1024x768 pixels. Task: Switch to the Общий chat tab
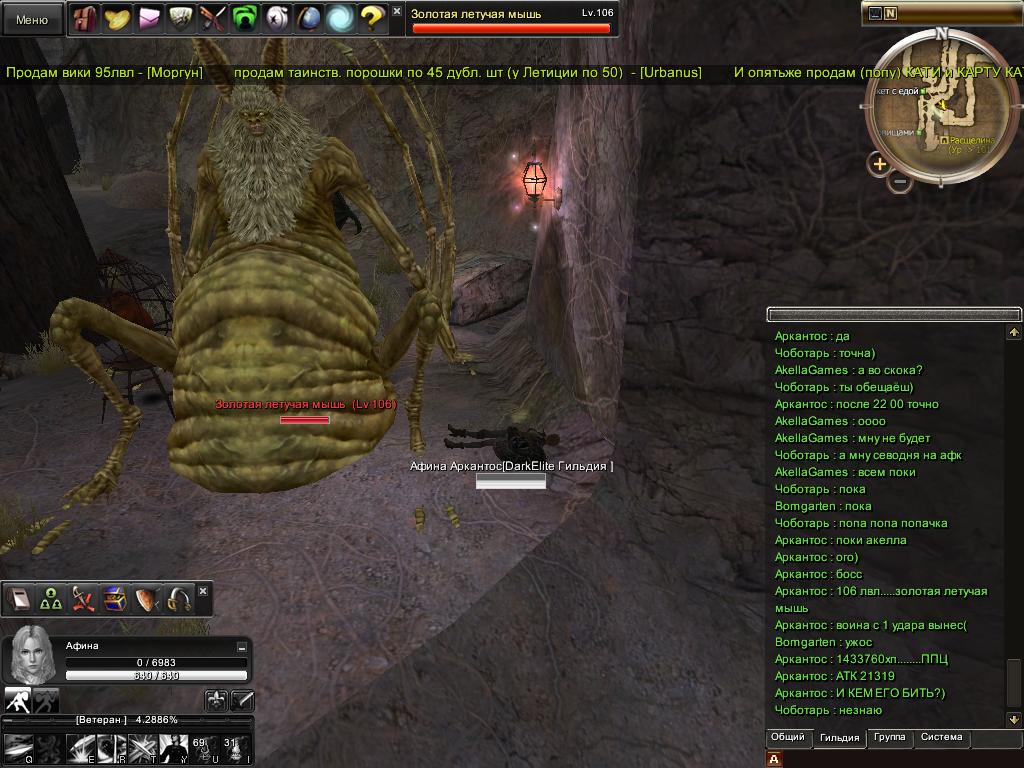pyautogui.click(x=787, y=738)
